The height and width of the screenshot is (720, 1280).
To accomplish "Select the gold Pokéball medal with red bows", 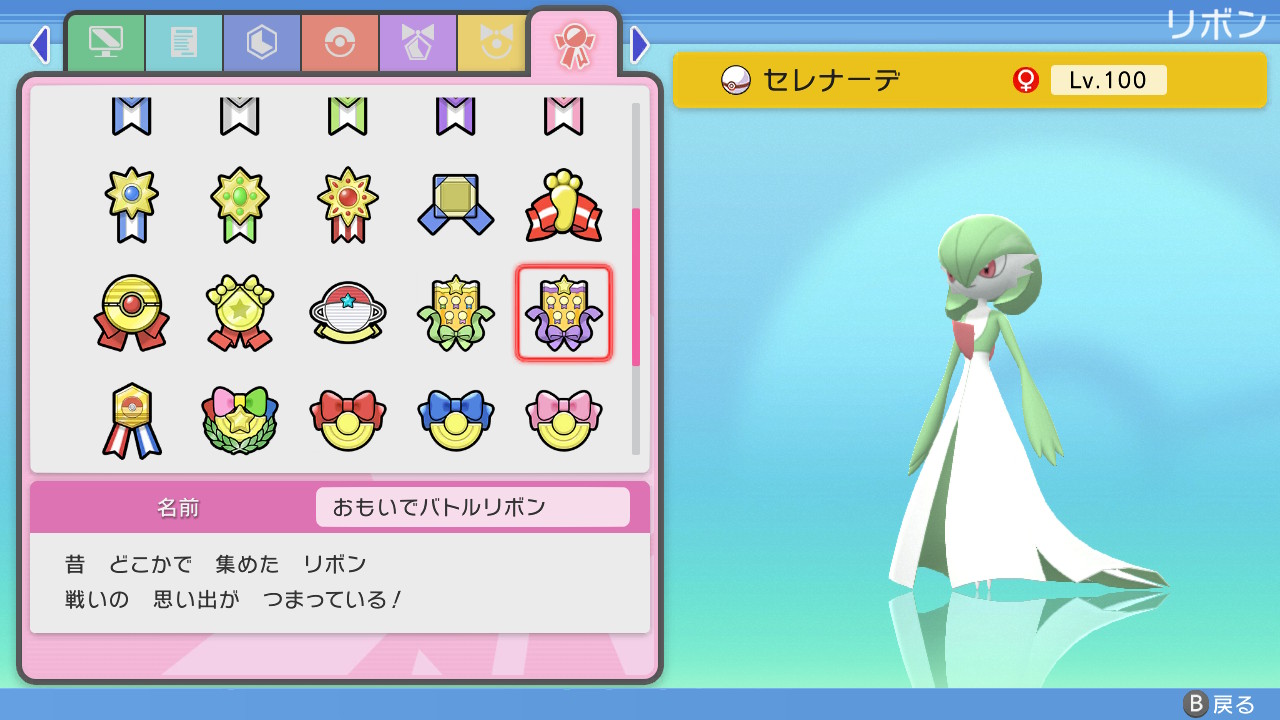I will click(x=131, y=312).
